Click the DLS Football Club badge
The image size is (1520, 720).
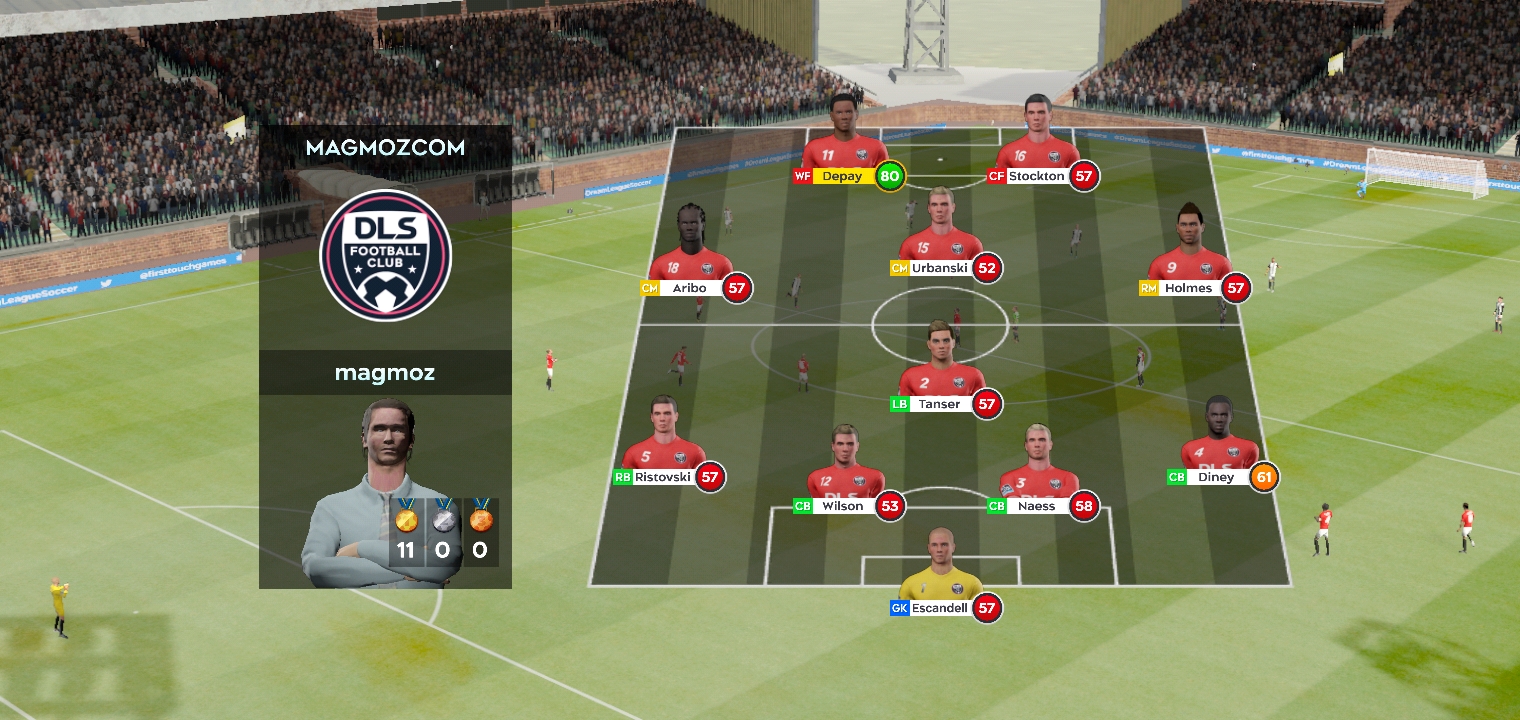click(385, 255)
